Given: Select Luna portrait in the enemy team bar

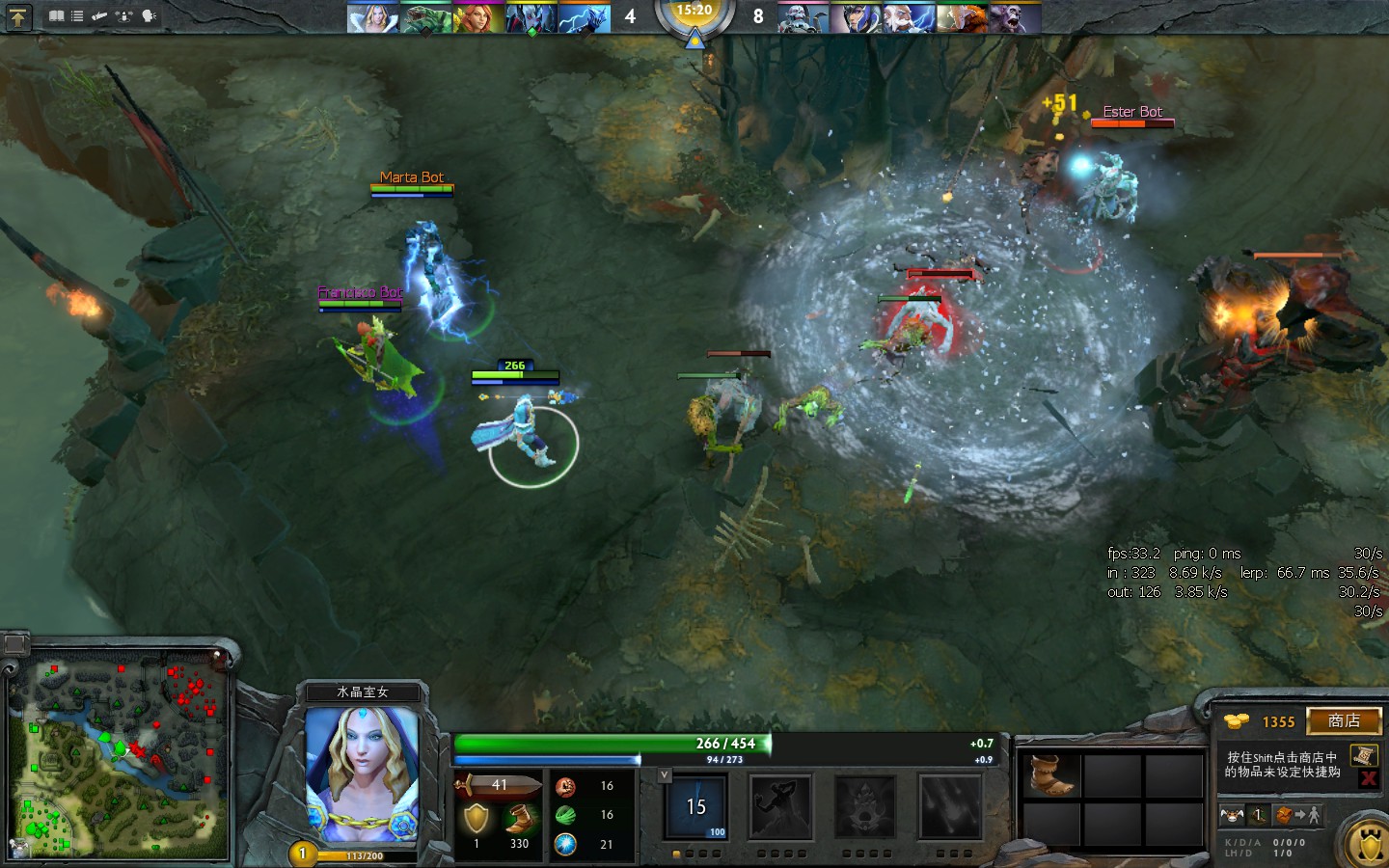Looking at the screenshot, I should pyautogui.click(x=855, y=18).
